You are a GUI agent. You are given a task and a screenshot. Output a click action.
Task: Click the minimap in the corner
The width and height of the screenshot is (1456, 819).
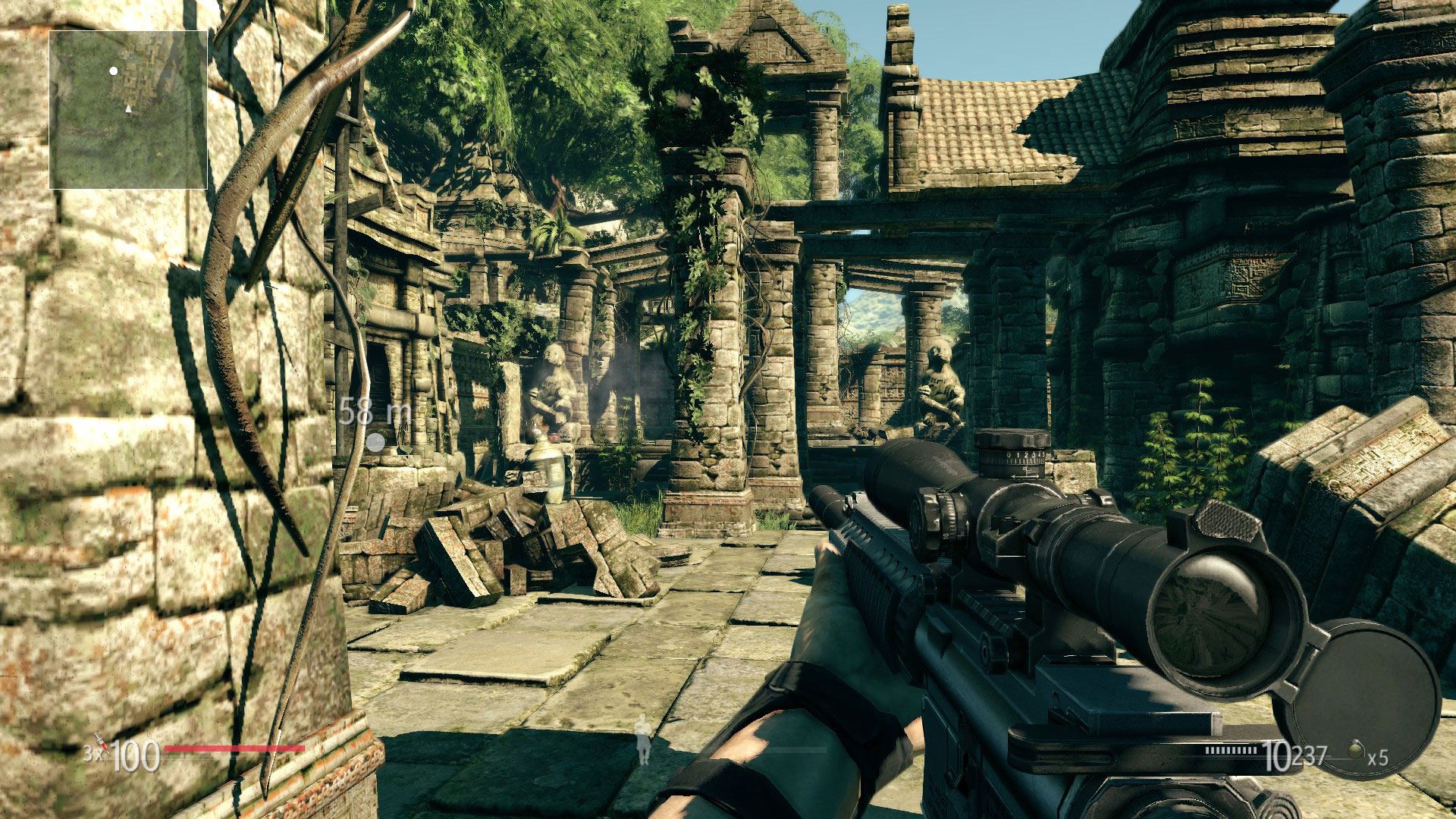(x=128, y=110)
